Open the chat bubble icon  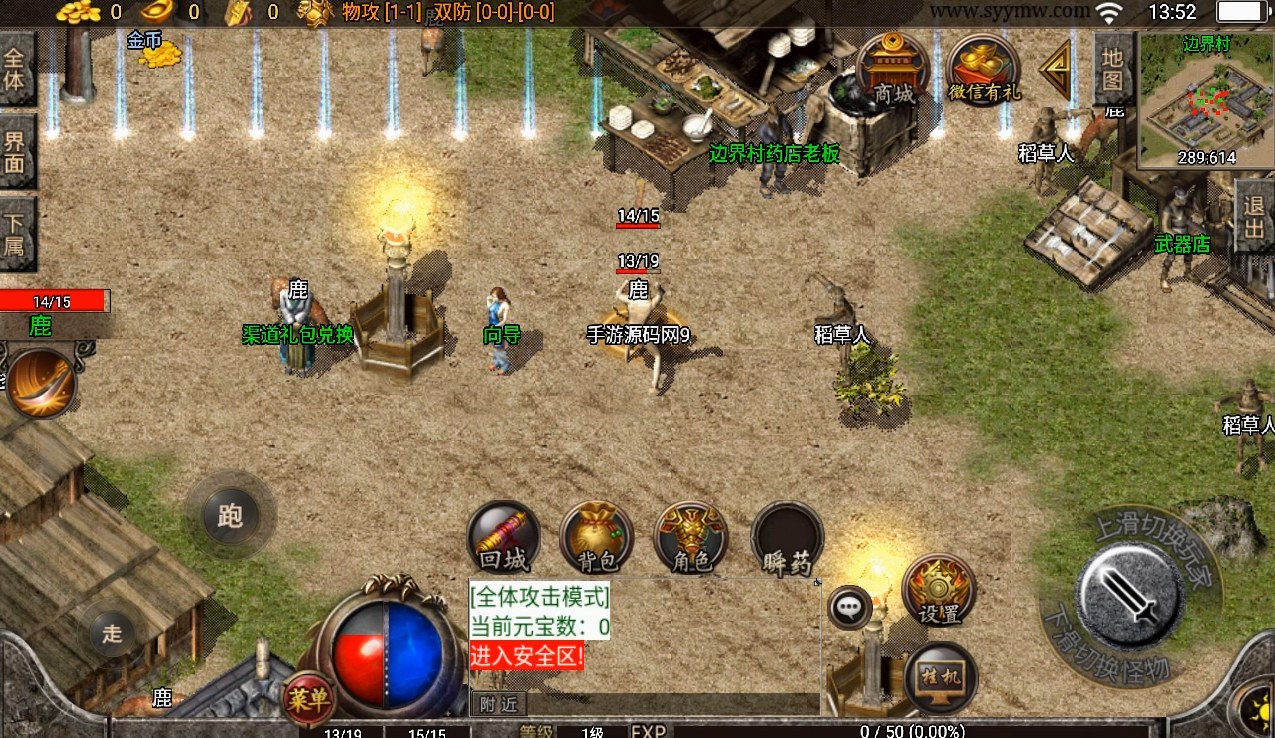tap(850, 607)
